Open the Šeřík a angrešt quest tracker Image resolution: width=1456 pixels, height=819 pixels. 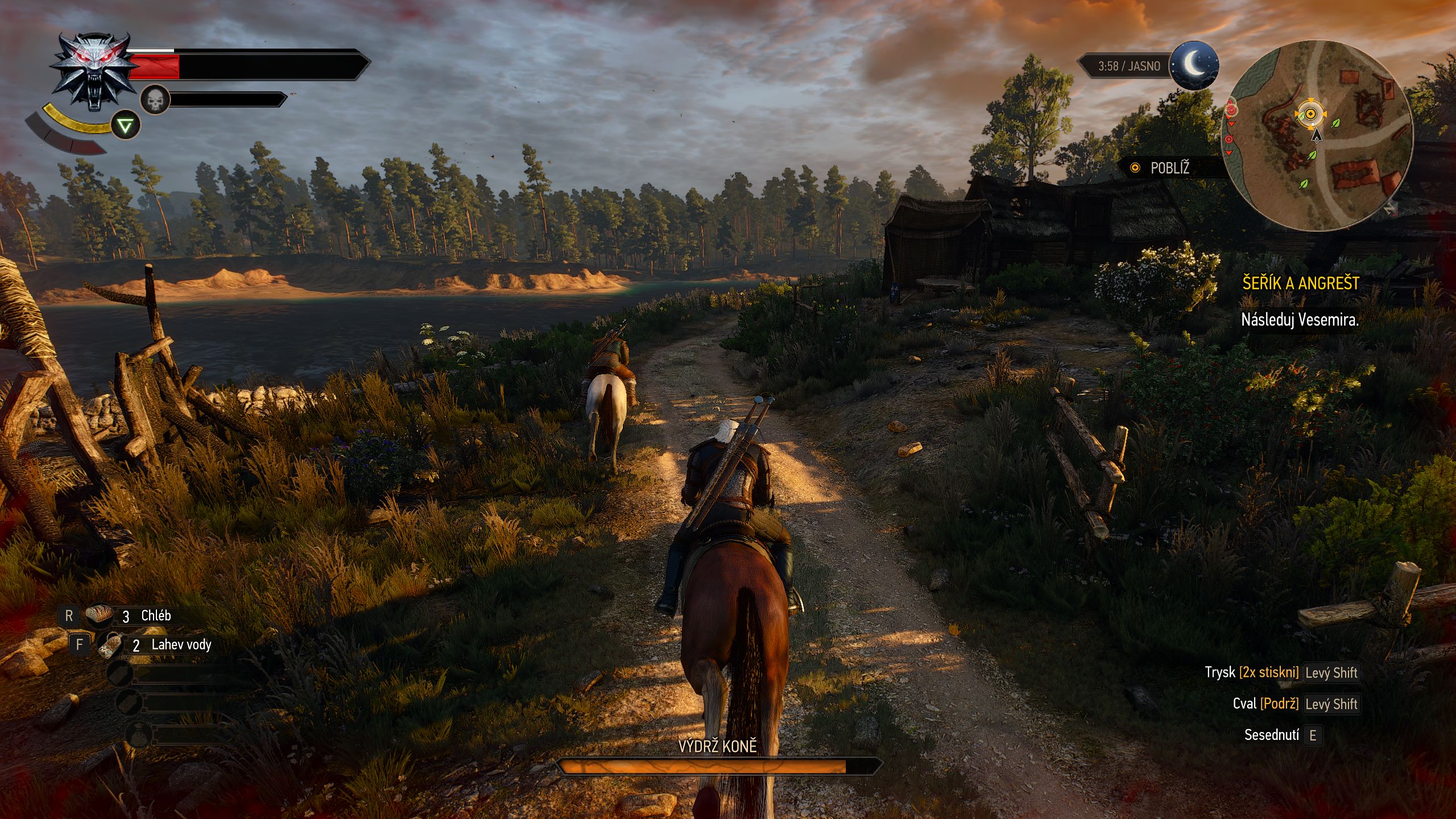[1300, 283]
